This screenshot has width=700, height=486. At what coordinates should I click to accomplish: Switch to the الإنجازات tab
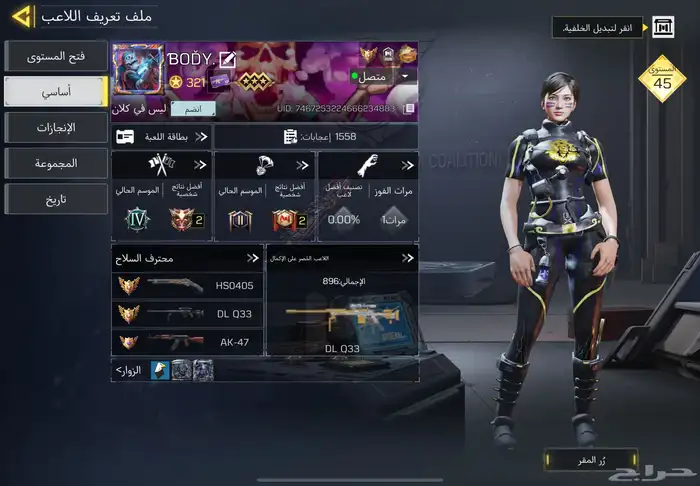click(55, 127)
